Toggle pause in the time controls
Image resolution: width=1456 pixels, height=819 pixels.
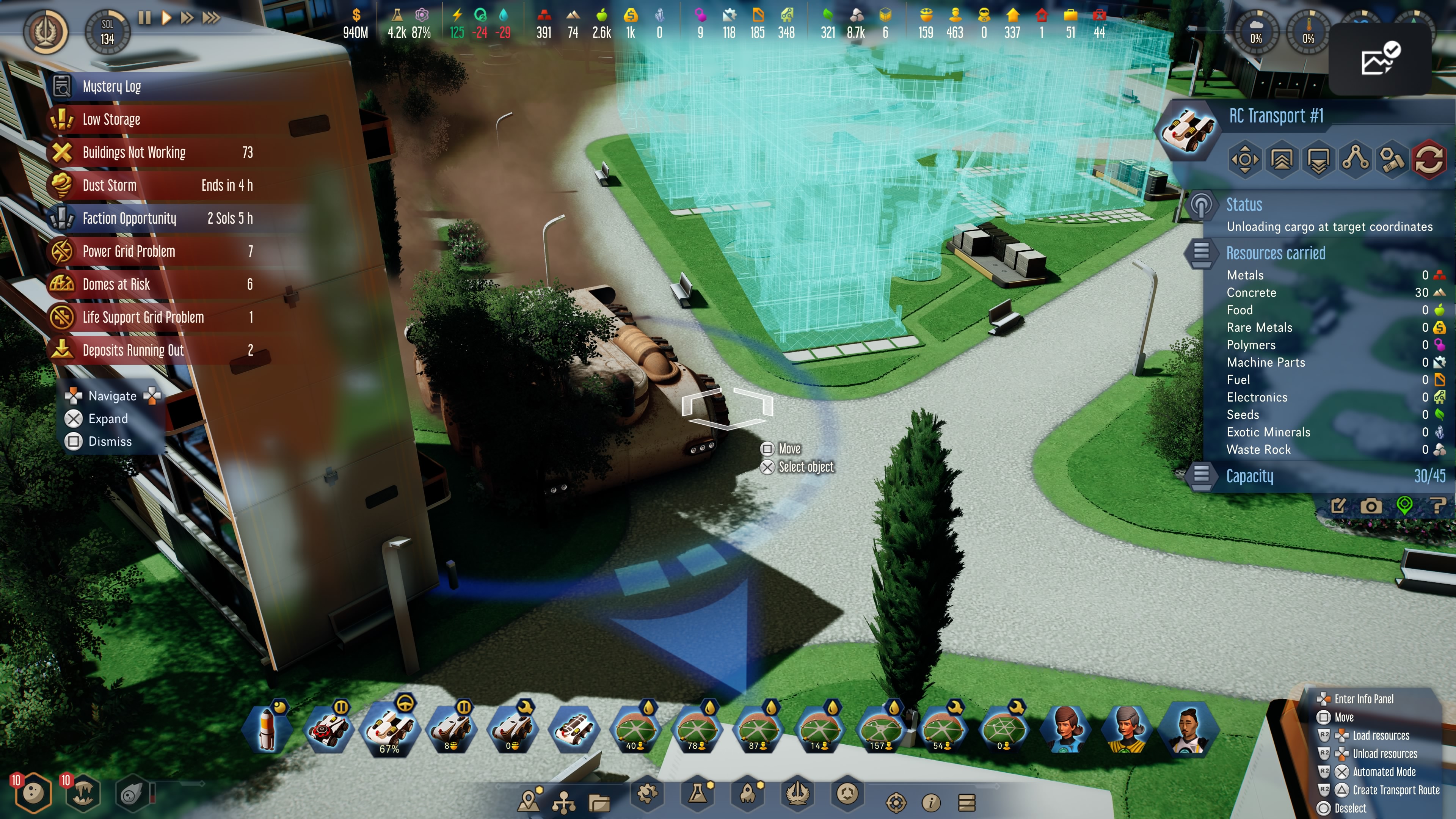[x=145, y=17]
